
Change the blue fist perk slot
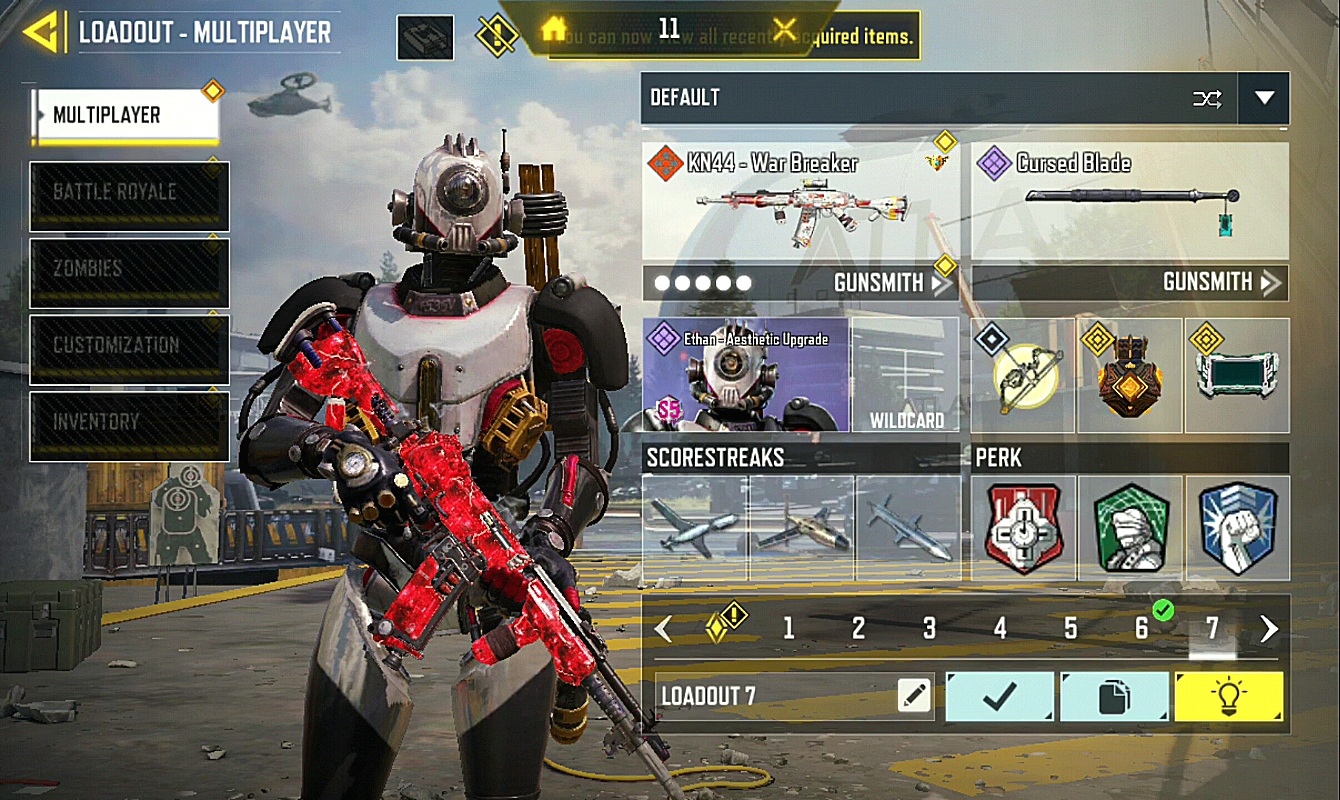(1237, 528)
